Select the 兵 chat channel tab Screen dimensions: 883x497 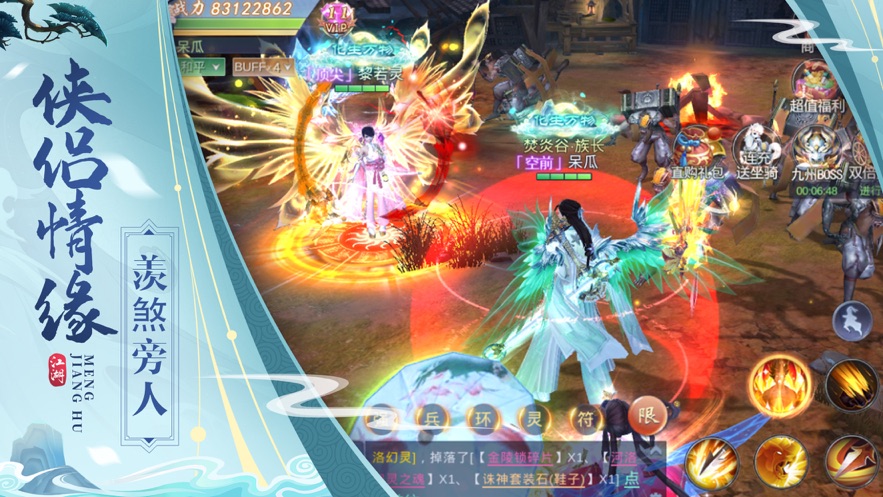(x=432, y=418)
